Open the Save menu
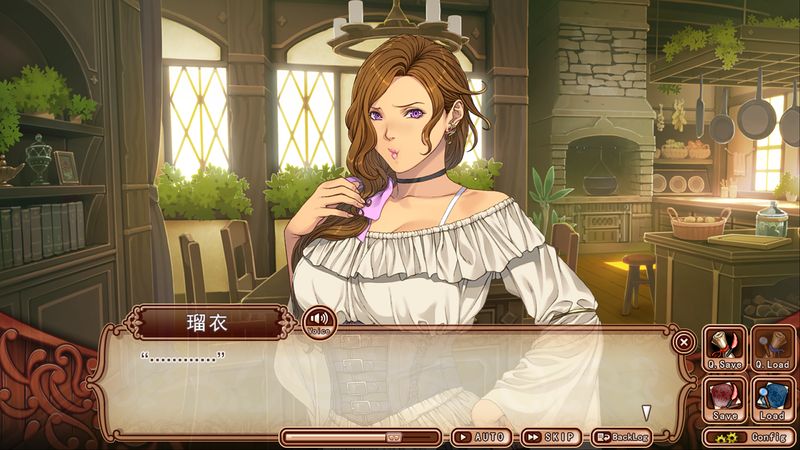 pos(723,399)
